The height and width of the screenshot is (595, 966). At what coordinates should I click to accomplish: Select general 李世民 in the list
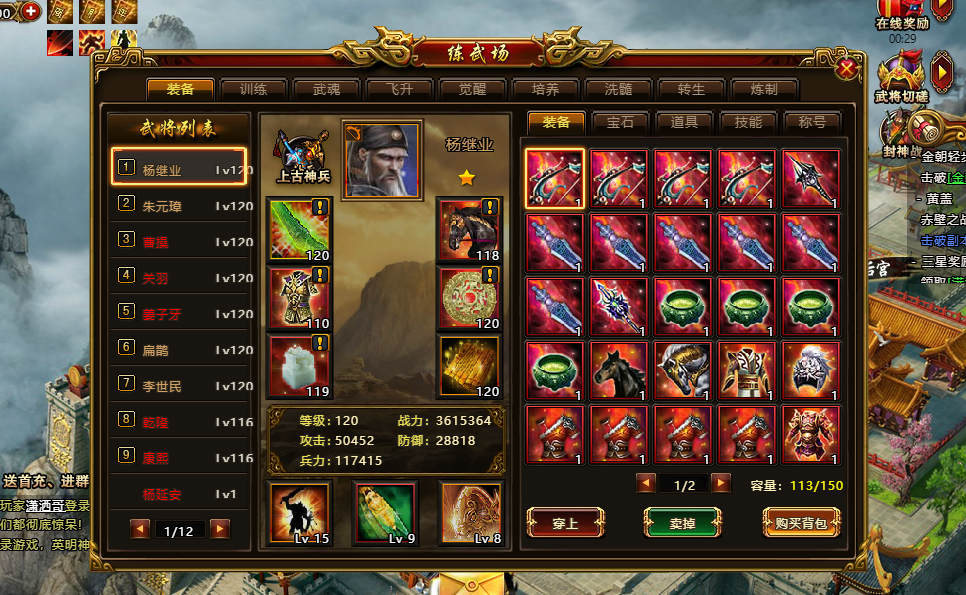180,386
